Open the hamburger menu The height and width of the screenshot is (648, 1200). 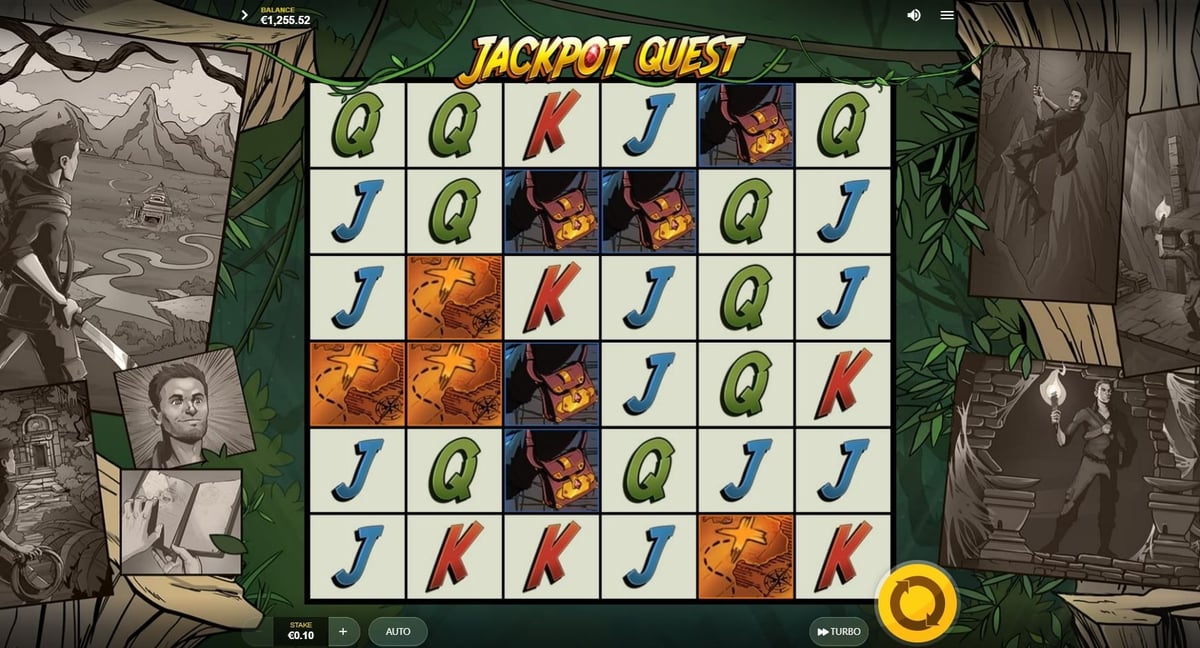pos(947,15)
